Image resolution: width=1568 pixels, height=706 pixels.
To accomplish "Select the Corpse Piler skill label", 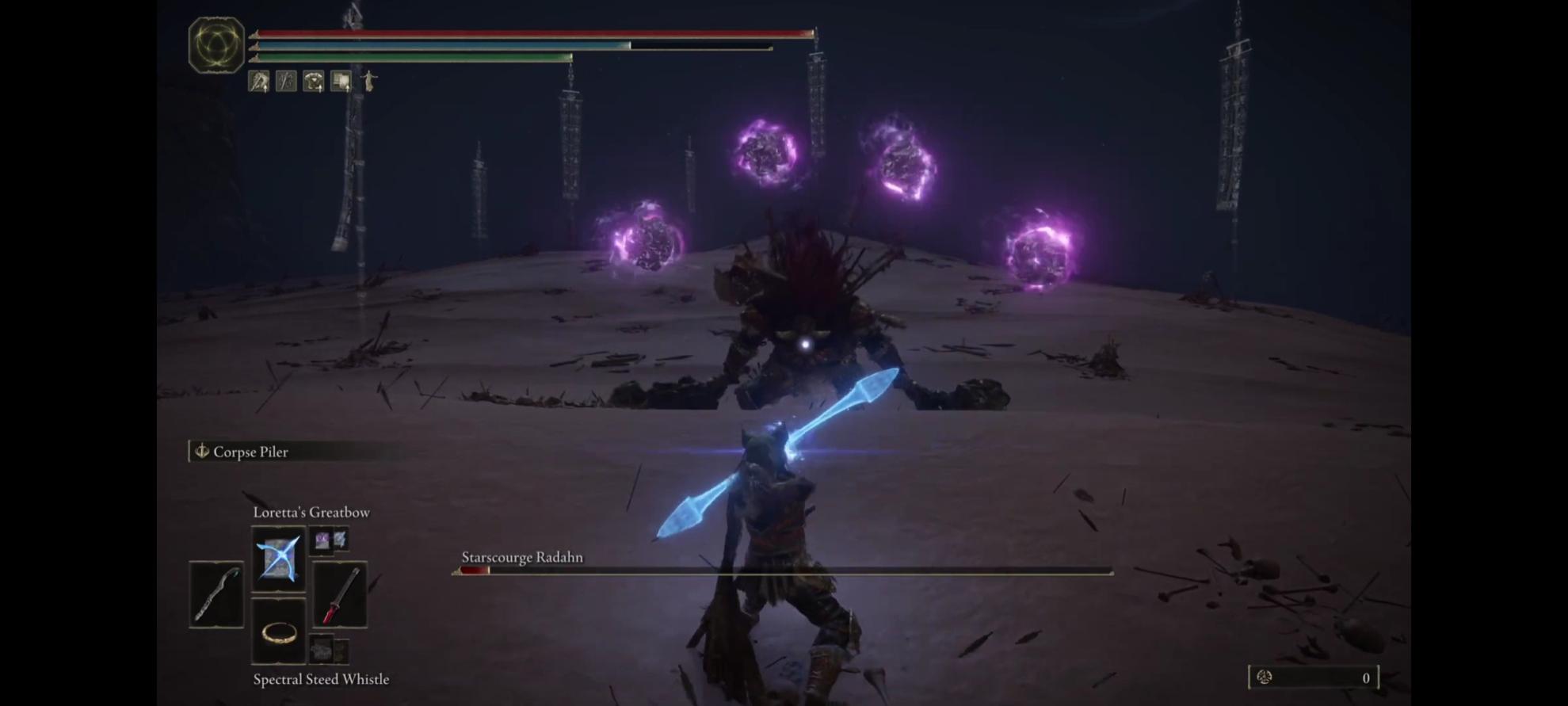I will pyautogui.click(x=250, y=452).
